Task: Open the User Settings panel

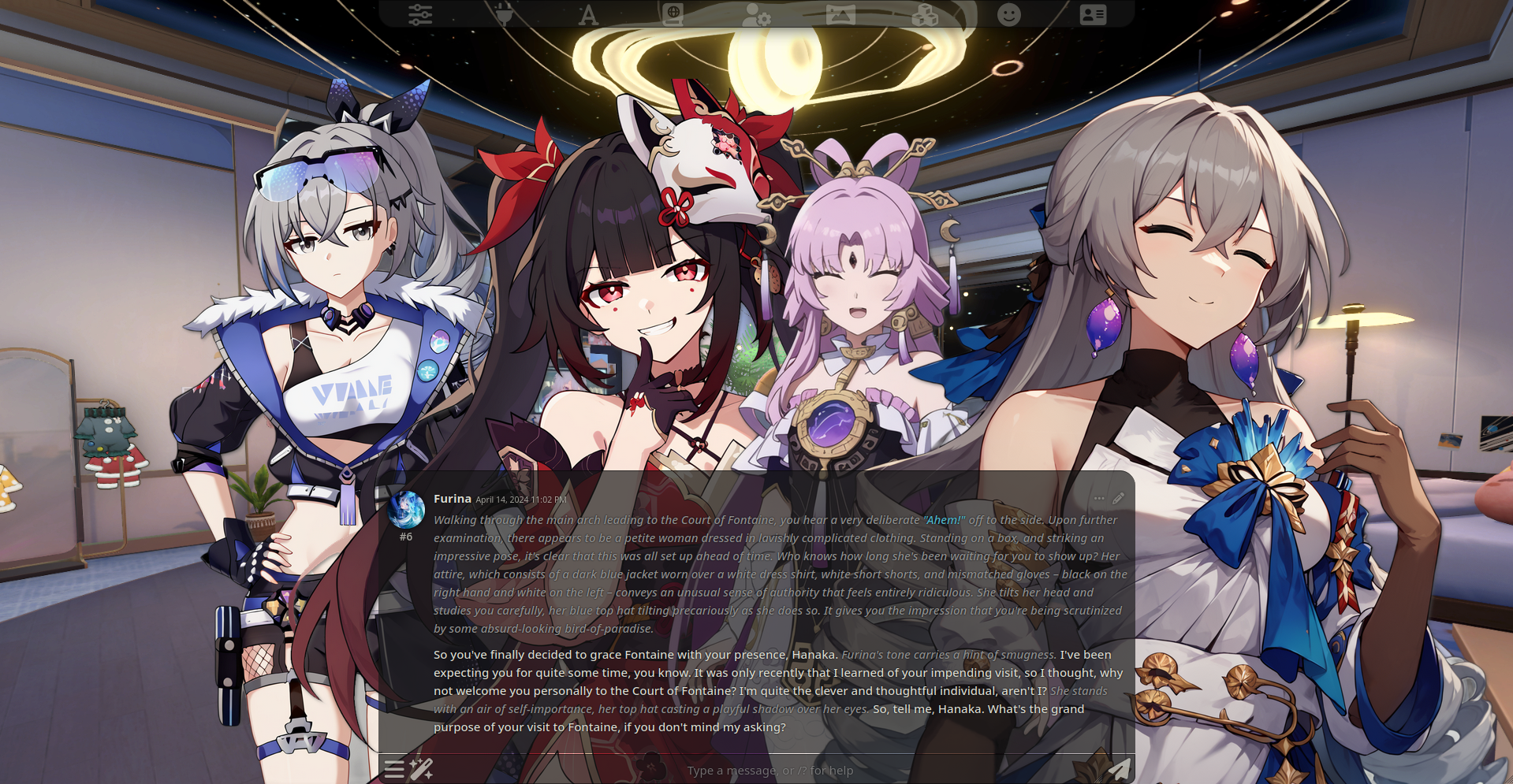Action: tap(757, 13)
